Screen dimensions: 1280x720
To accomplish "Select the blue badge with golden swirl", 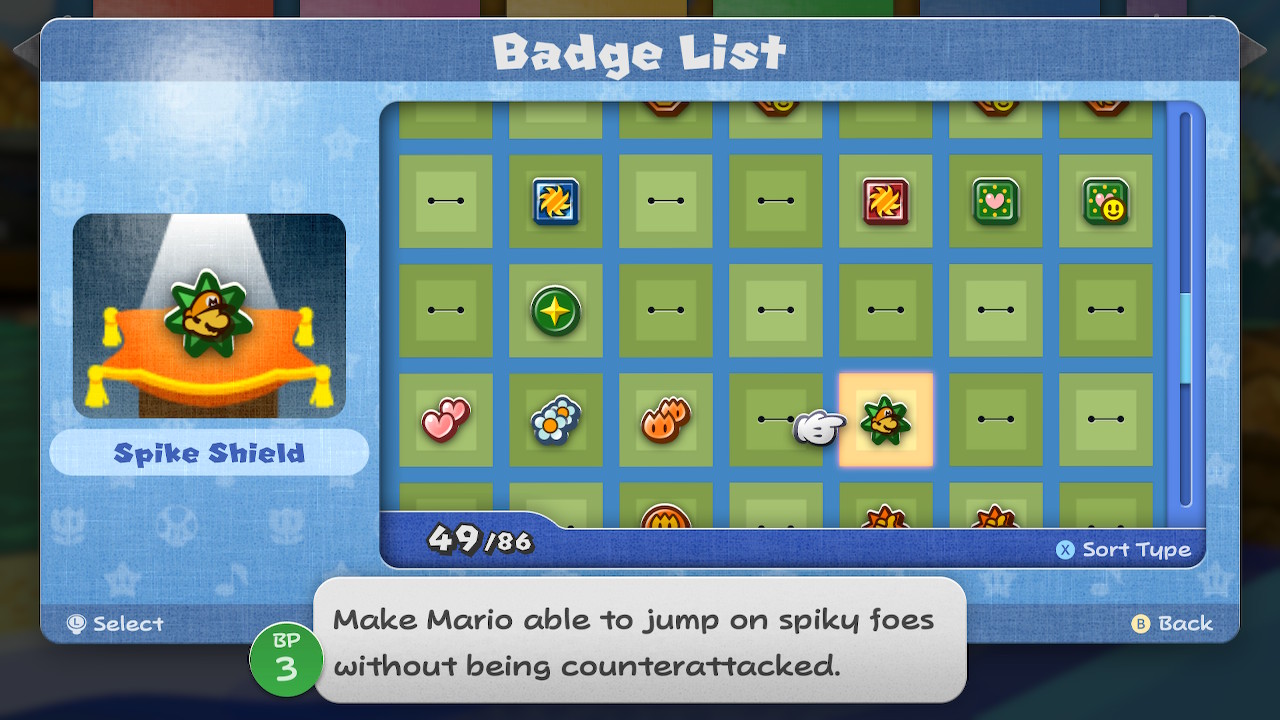I will (x=555, y=201).
